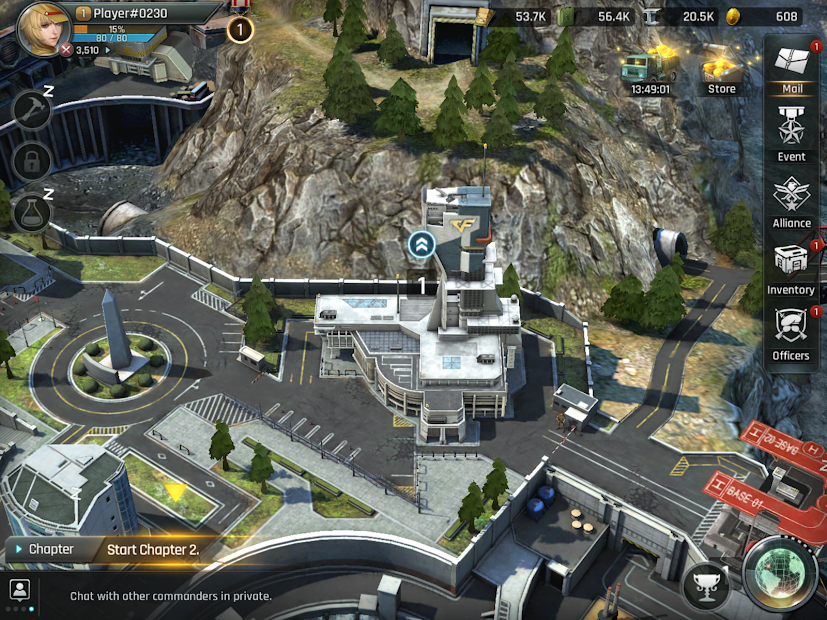The height and width of the screenshot is (620, 827).
Task: Open the Mail menu
Action: coord(791,66)
